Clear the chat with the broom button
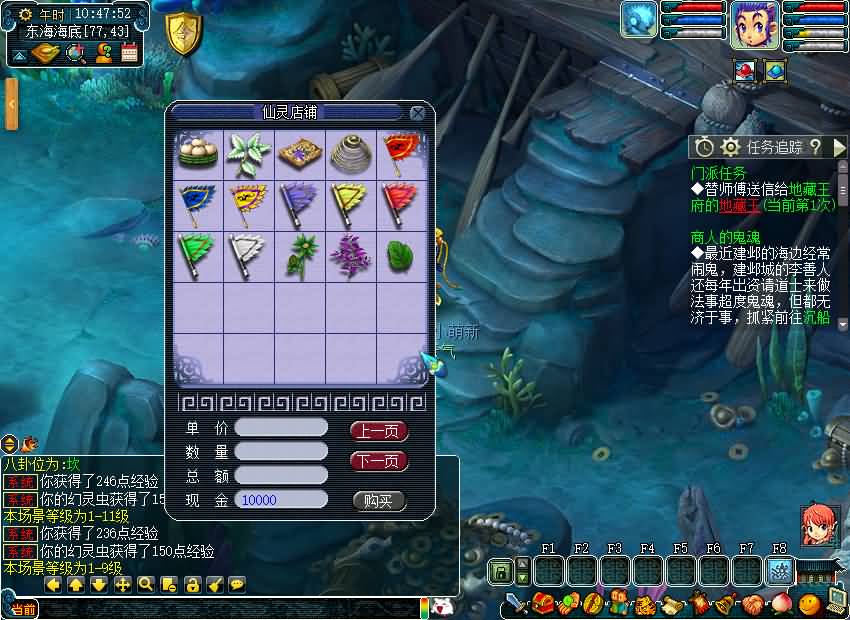 (214, 585)
